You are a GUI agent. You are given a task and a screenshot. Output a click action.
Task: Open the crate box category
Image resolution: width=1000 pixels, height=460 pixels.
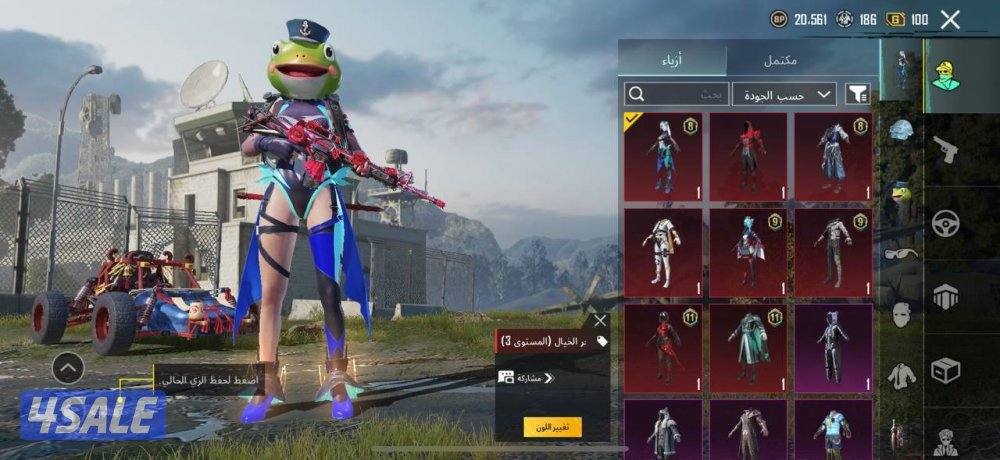pos(945,370)
